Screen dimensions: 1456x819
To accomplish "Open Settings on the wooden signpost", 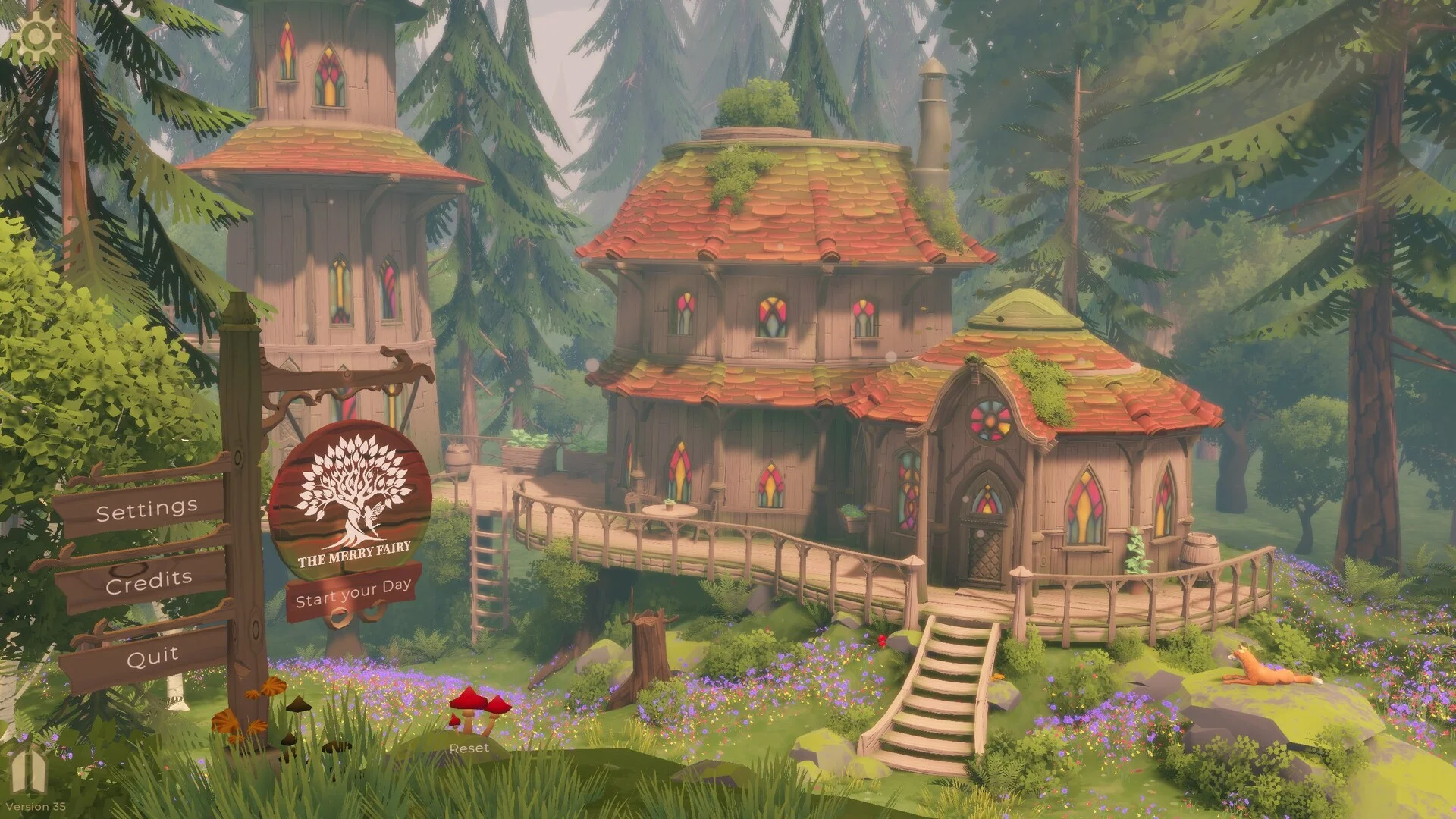I will 146,510.
